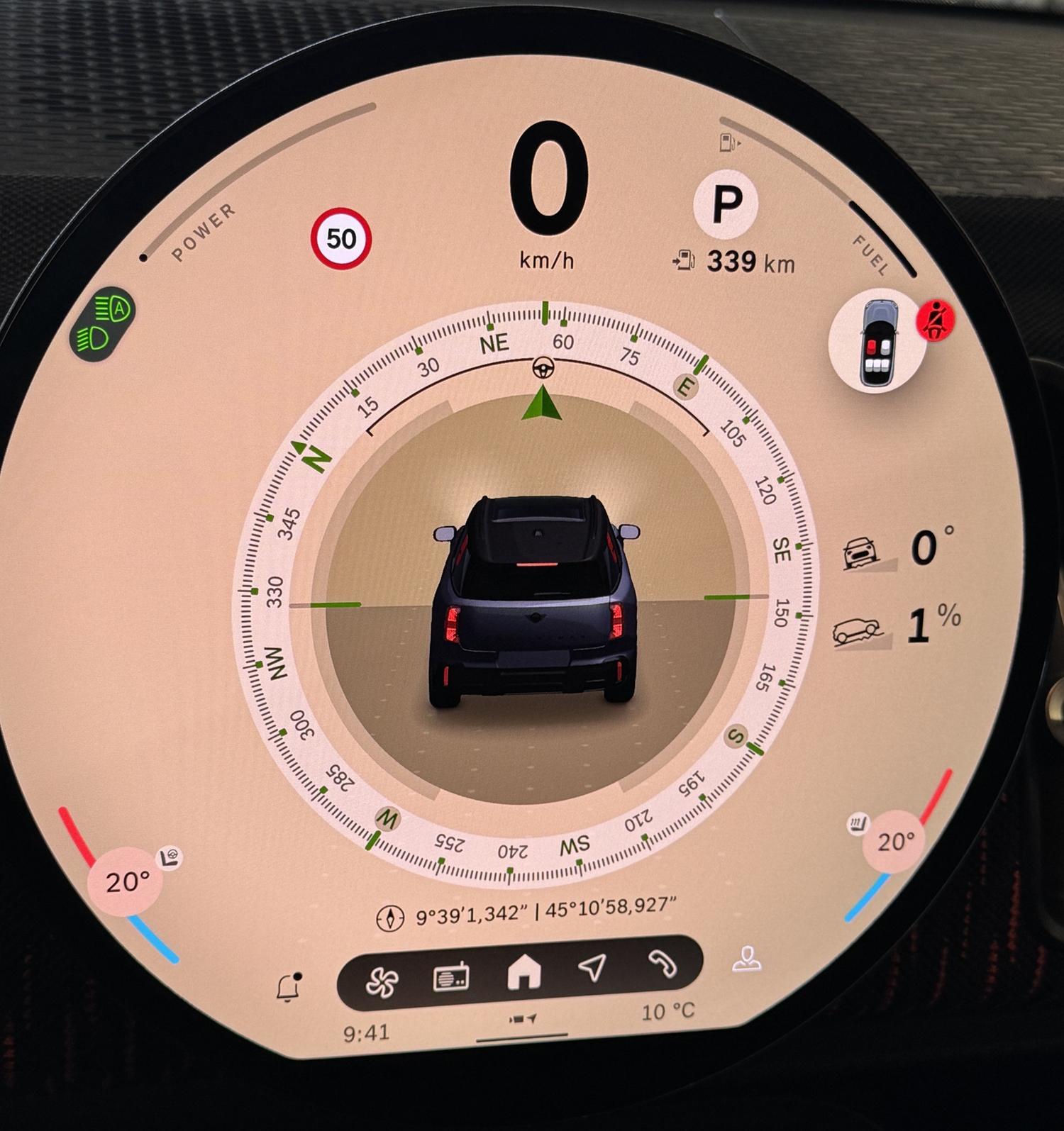
Task: Open navigation via the arrow icon
Action: point(592,966)
